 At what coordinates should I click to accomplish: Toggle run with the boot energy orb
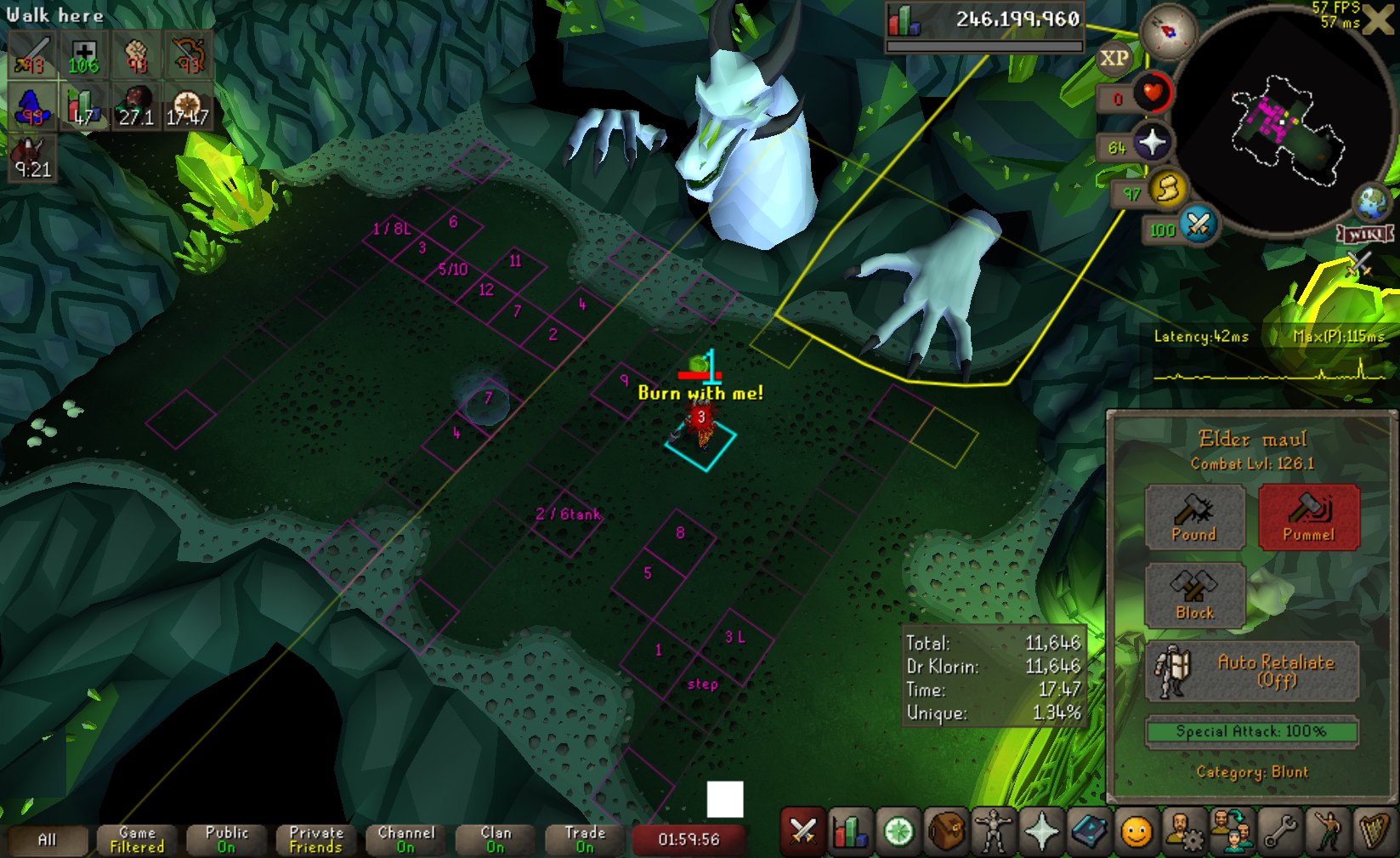click(x=1168, y=189)
